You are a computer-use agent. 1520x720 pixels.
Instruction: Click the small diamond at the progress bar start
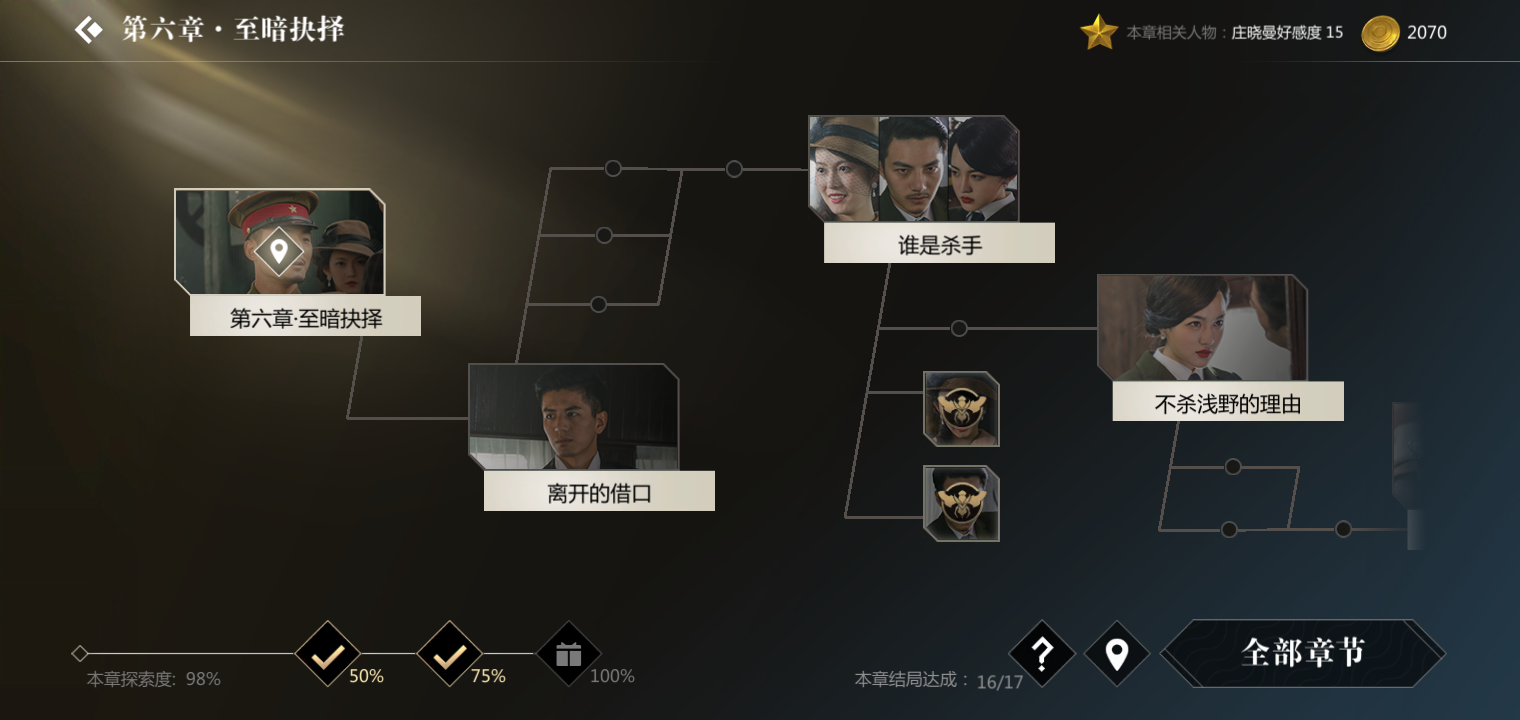80,653
